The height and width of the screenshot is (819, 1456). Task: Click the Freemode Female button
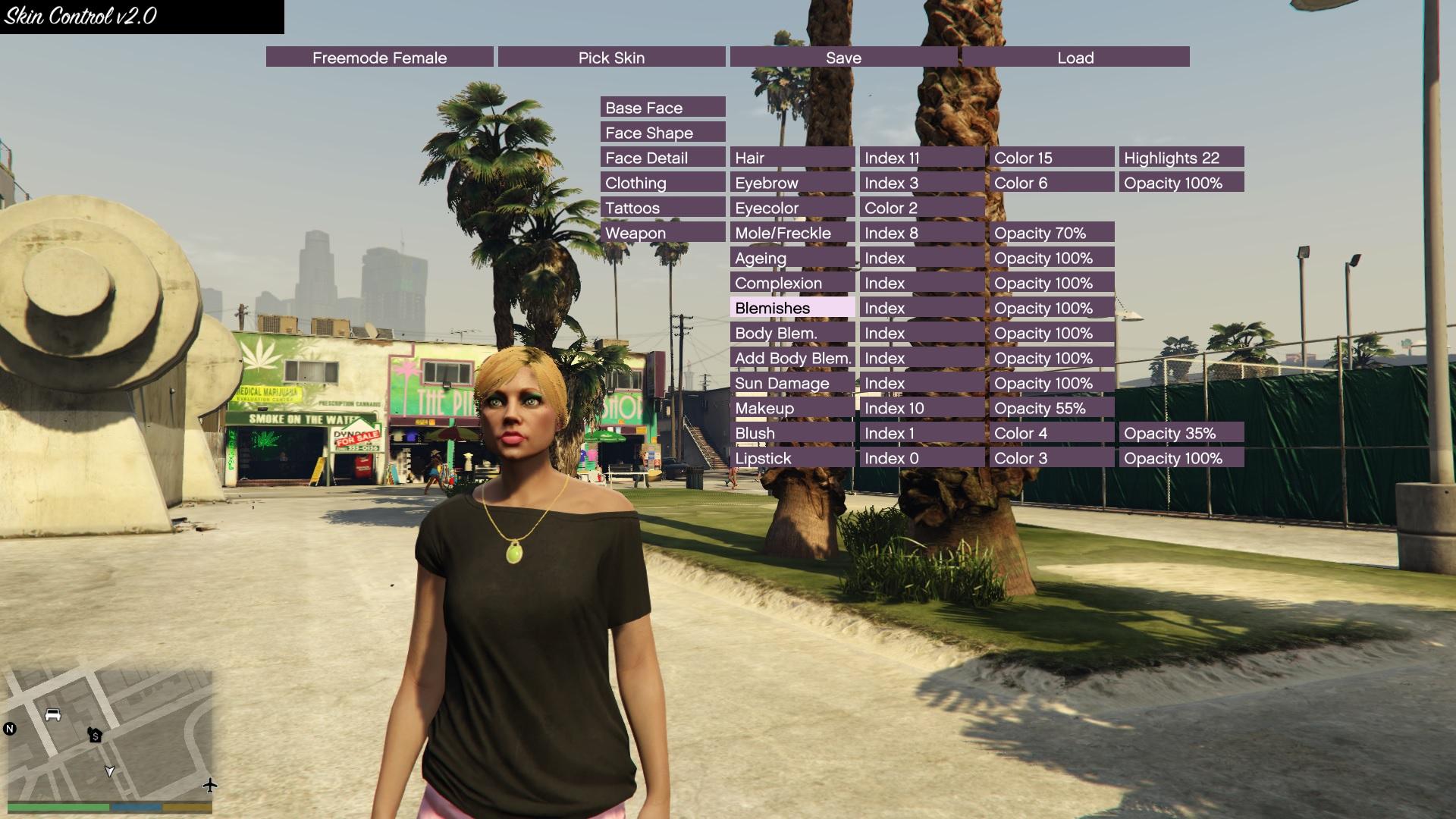[x=379, y=58]
